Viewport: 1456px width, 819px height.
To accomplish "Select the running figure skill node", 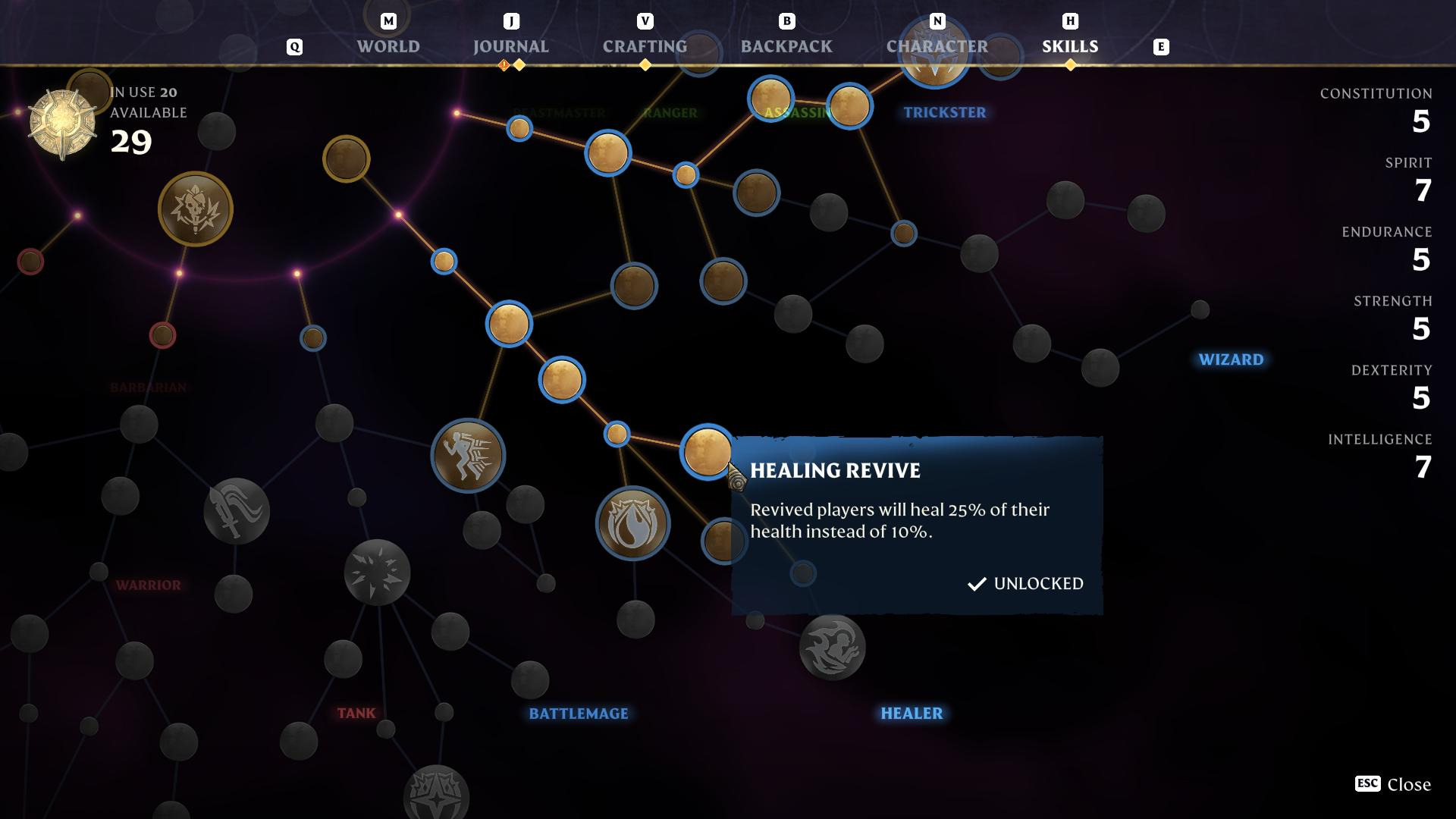I will click(468, 455).
